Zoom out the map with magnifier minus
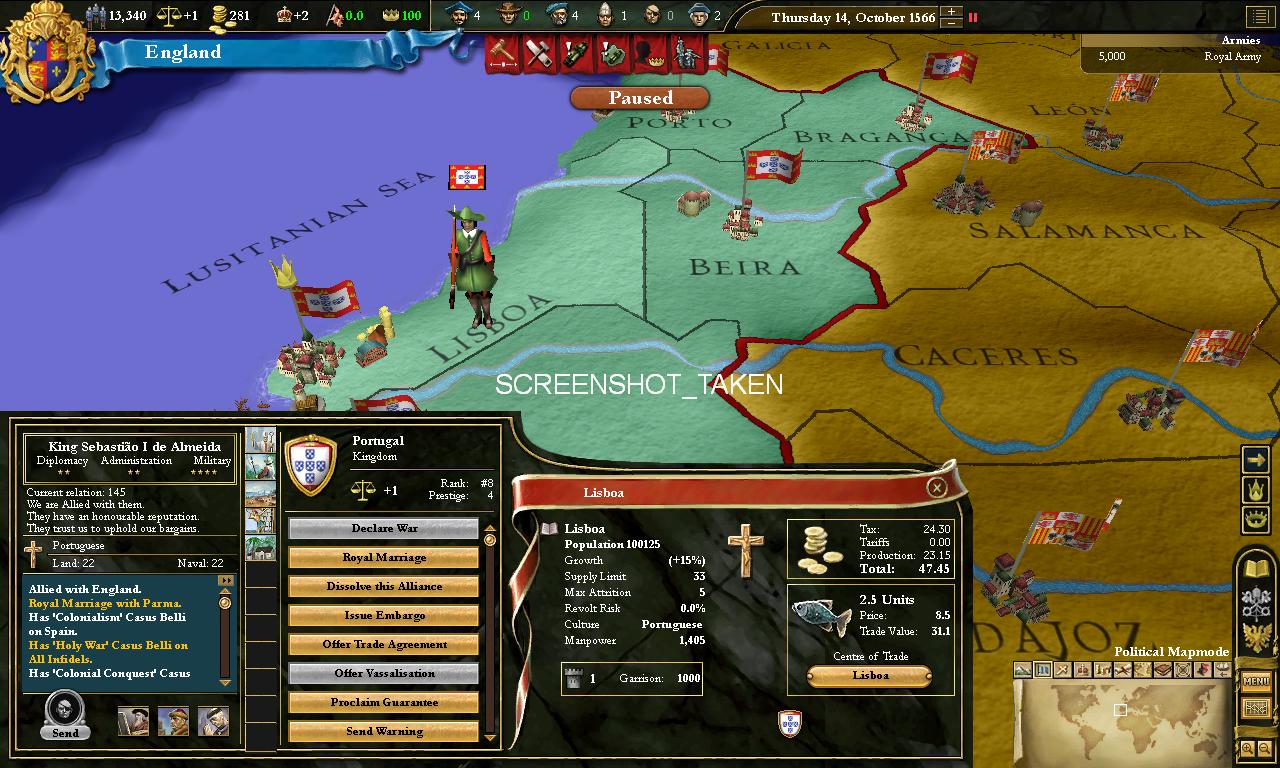The width and height of the screenshot is (1280, 768). [1265, 748]
